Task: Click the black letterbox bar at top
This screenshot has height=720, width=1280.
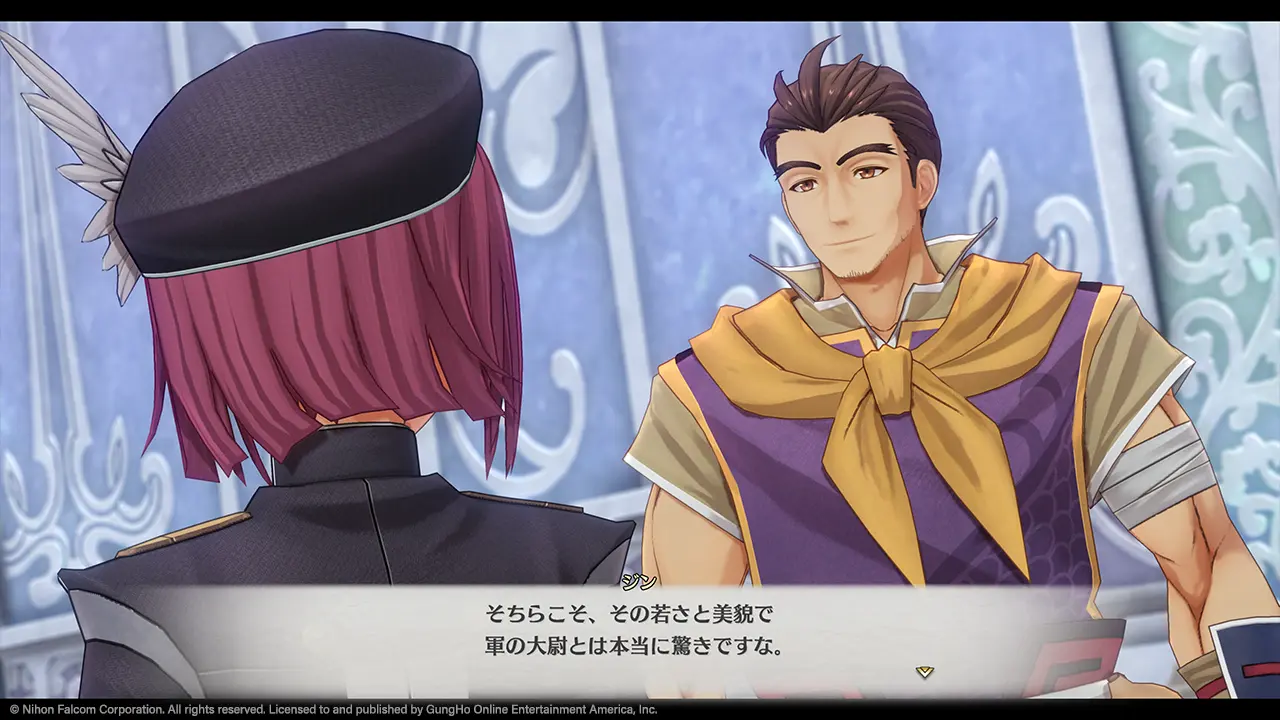Action: click(640, 10)
